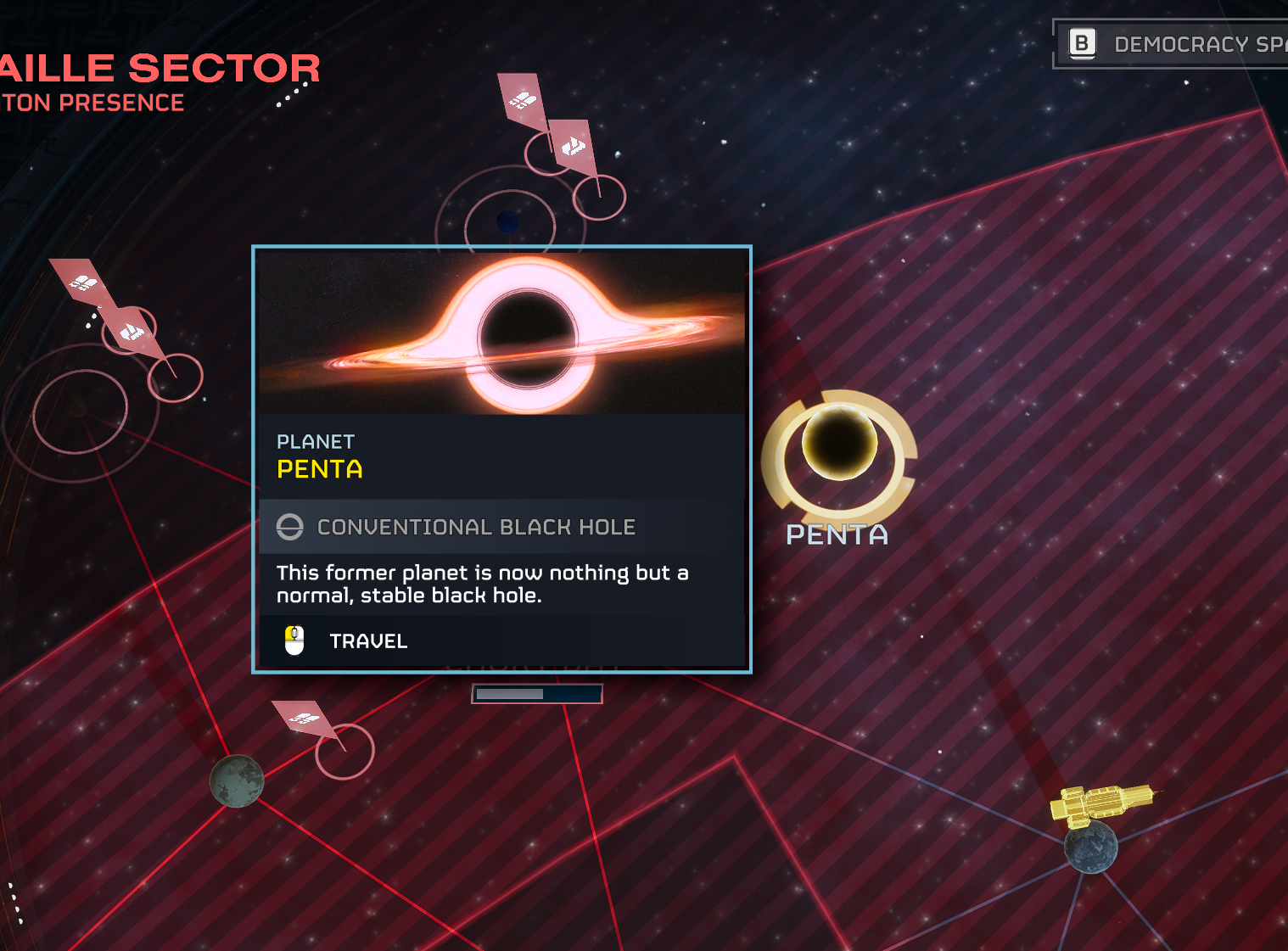The width and height of the screenshot is (1288, 951).
Task: Click the dark blue planet inside concentric rings
Action: 507,222
